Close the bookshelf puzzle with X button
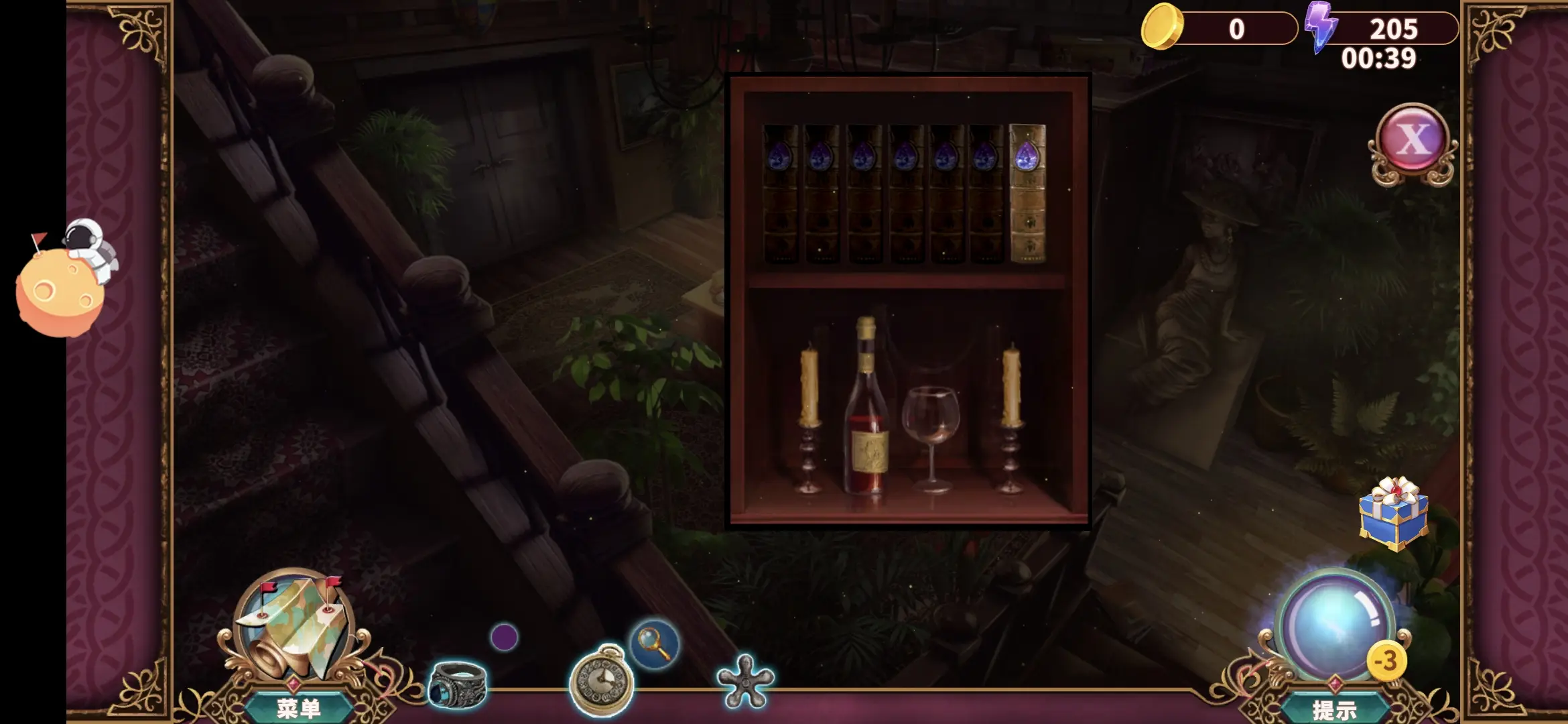The height and width of the screenshot is (724, 1568). [1413, 139]
